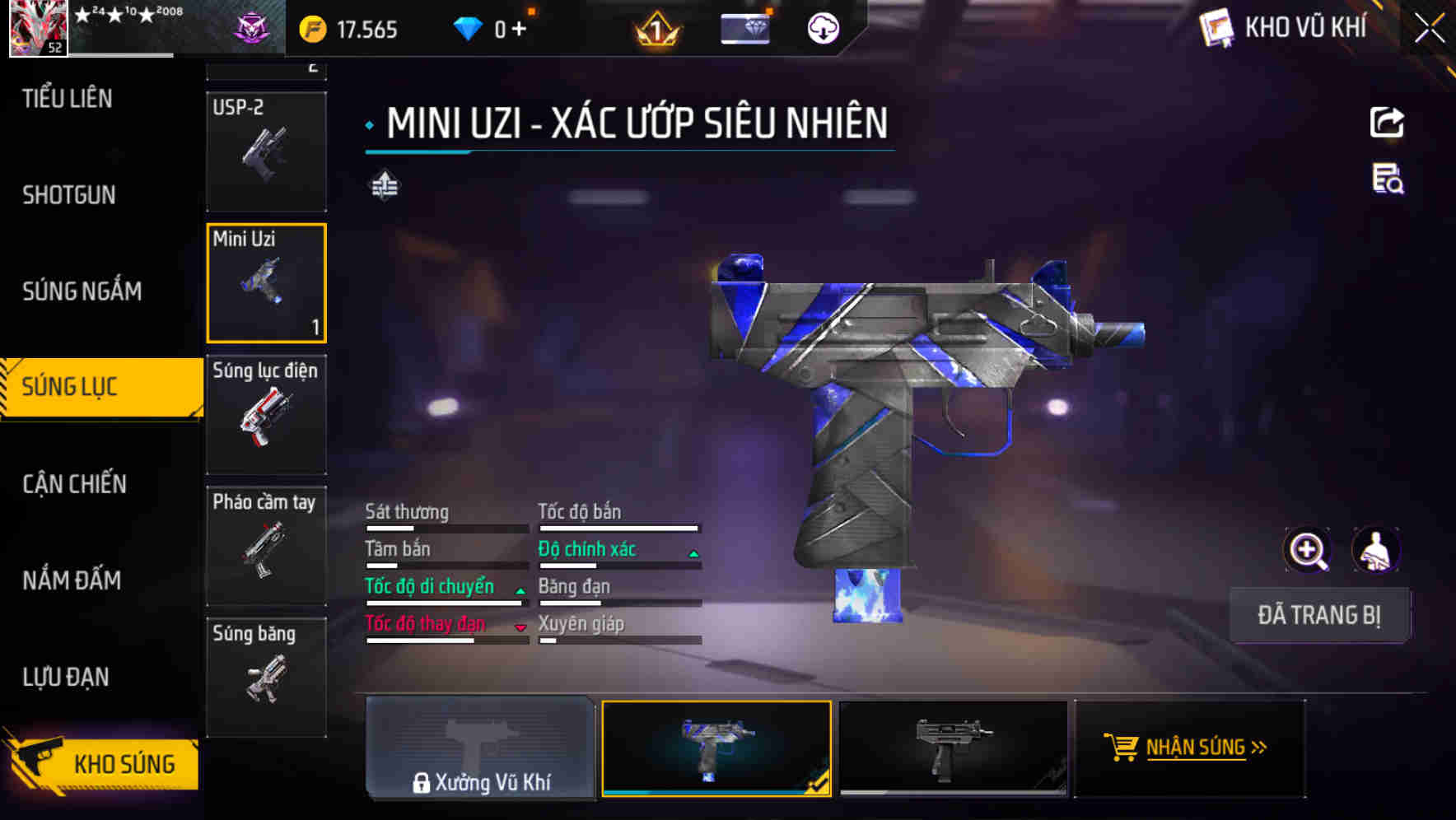Image resolution: width=1456 pixels, height=820 pixels.
Task: Open the character preview icon beside the magnifier
Action: pyautogui.click(x=1377, y=549)
